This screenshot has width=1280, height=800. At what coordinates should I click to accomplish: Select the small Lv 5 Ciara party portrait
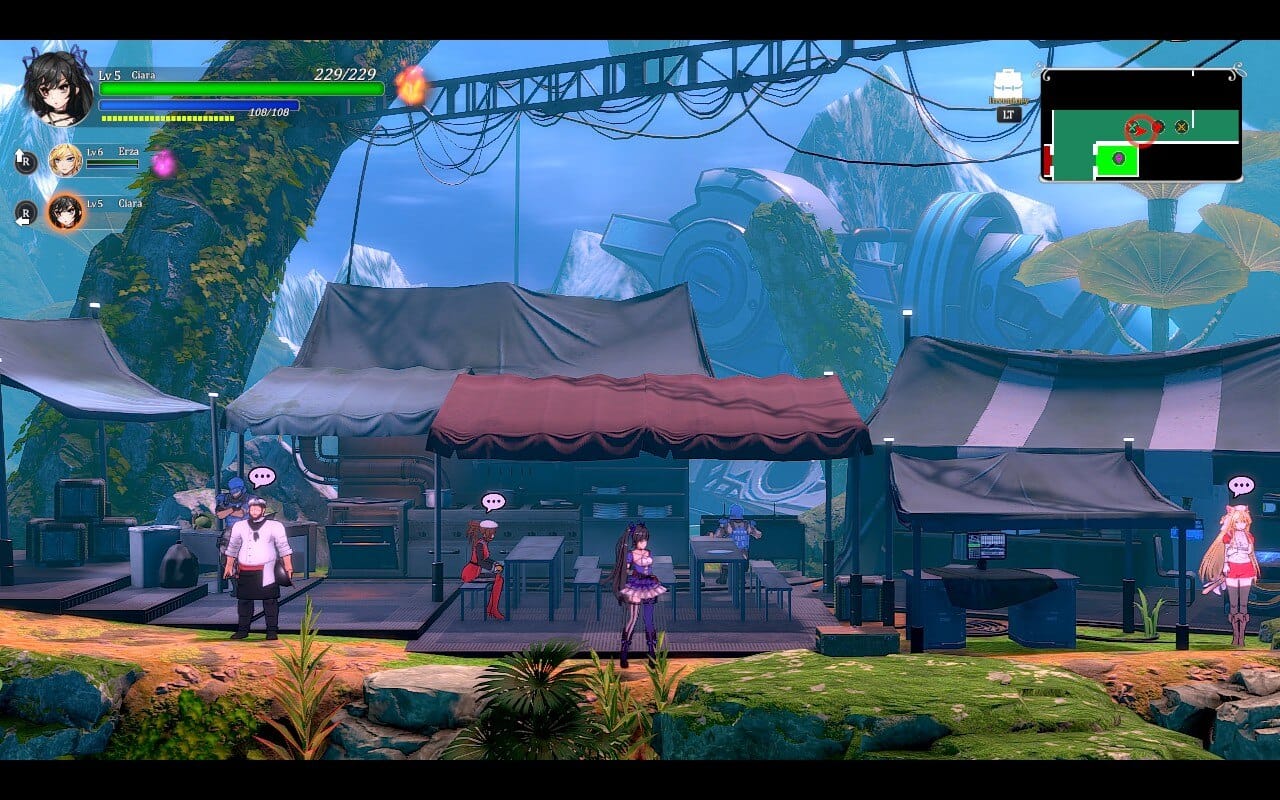[x=66, y=211]
